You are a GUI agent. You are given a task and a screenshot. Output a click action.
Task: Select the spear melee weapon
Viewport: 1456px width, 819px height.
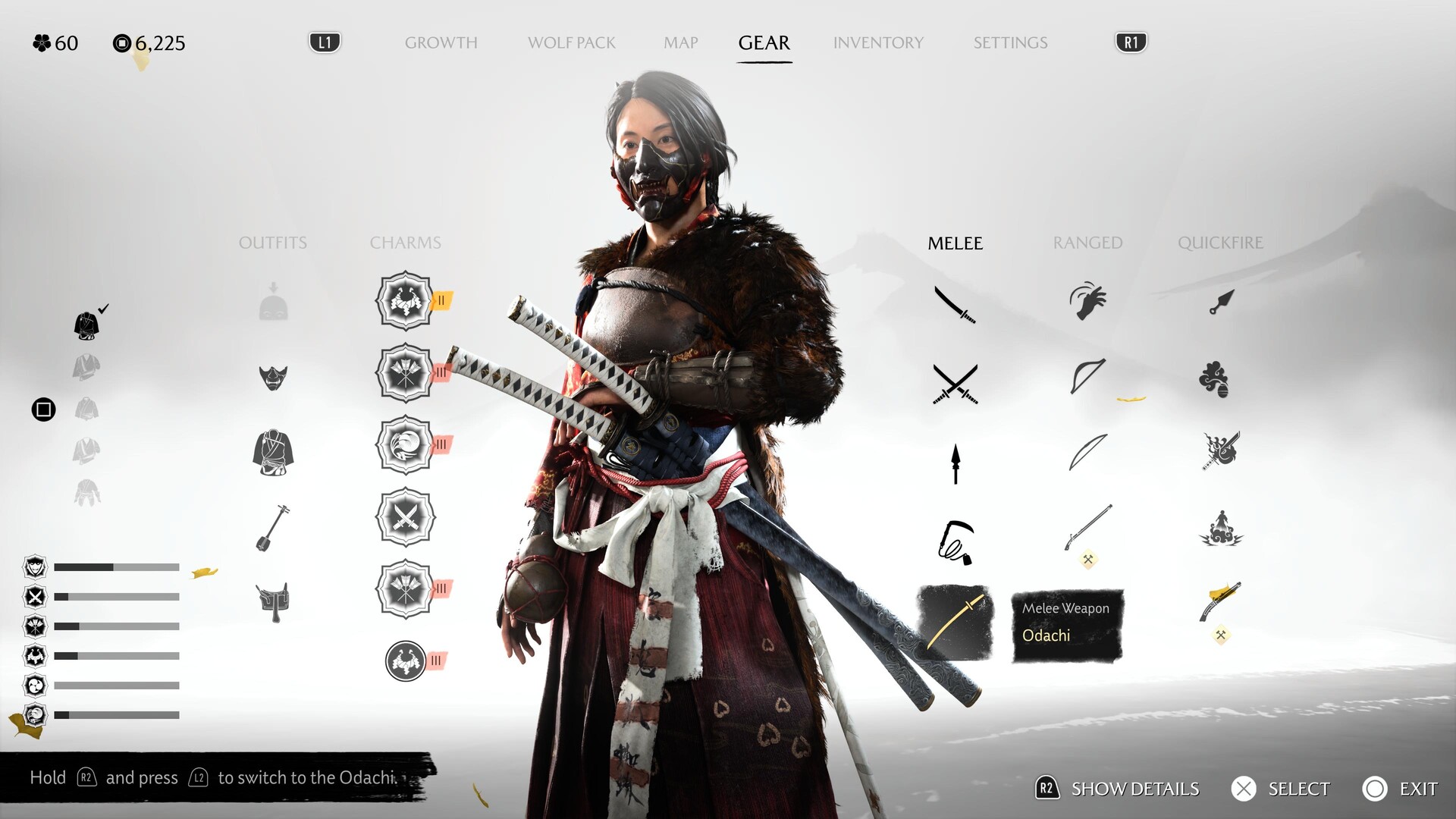click(955, 463)
